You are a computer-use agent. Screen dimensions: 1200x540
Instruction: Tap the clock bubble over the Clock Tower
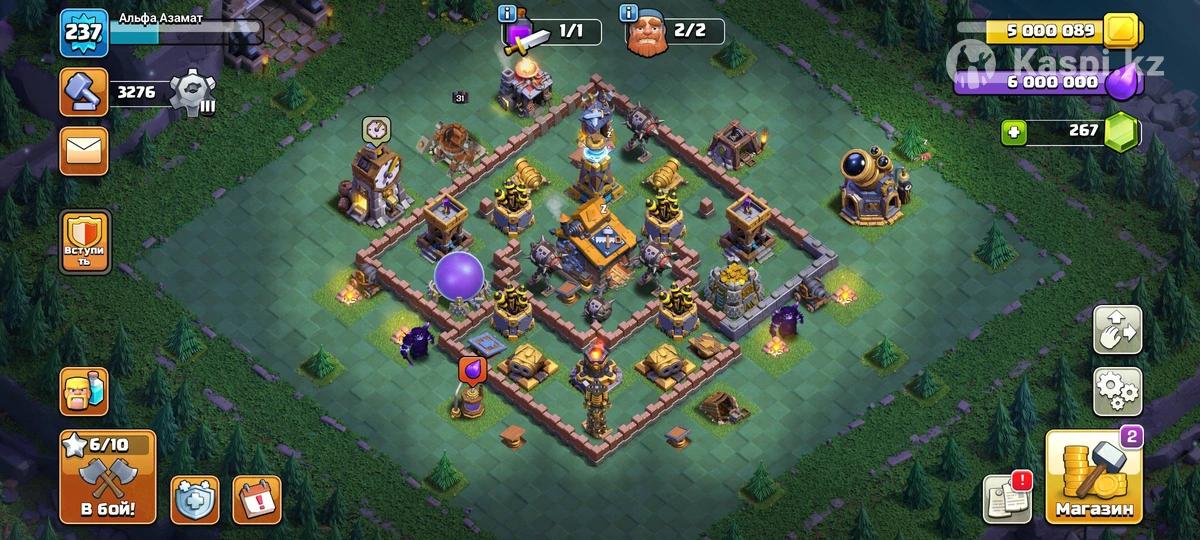(x=376, y=129)
